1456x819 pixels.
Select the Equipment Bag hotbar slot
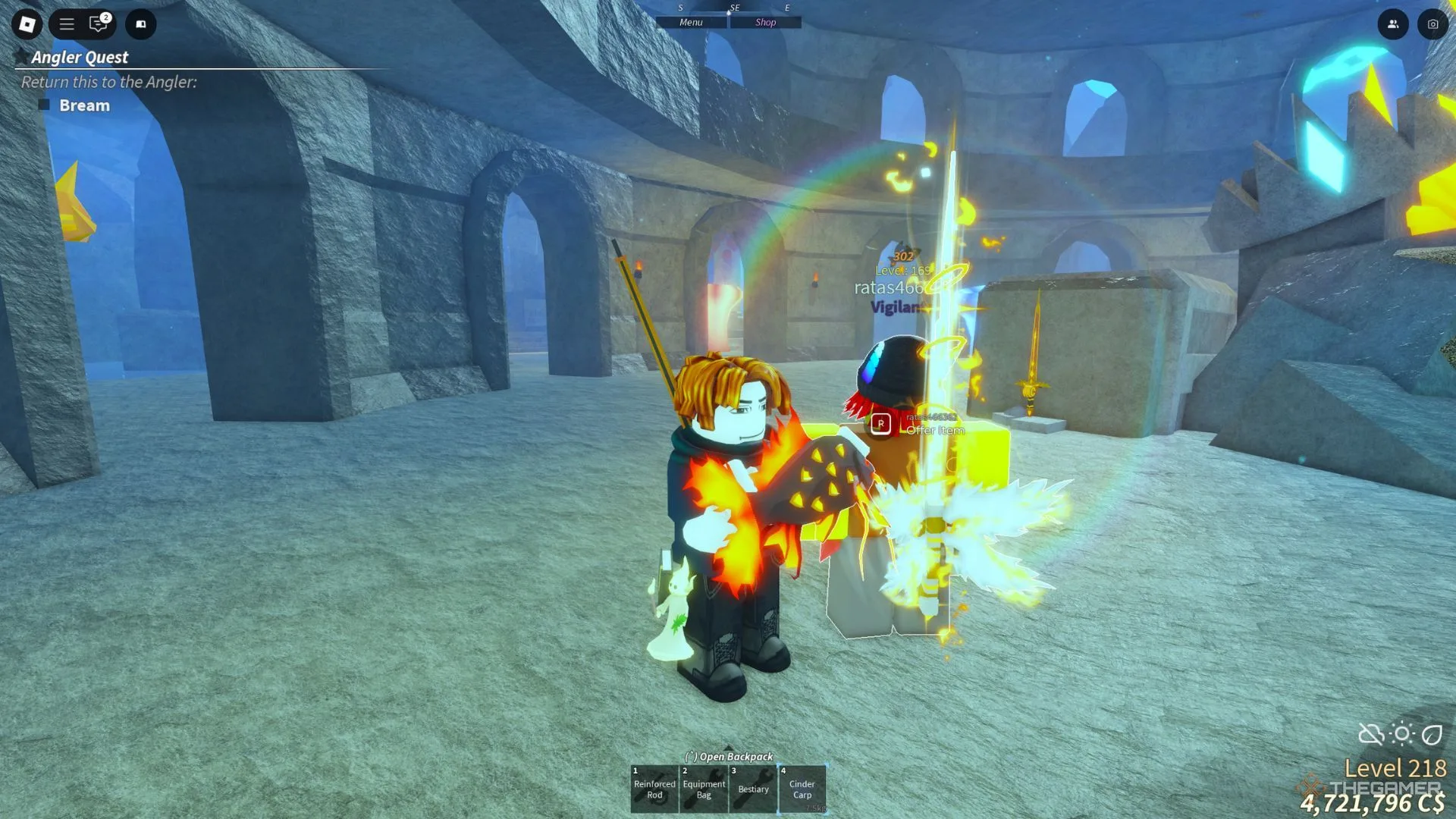pos(704,789)
